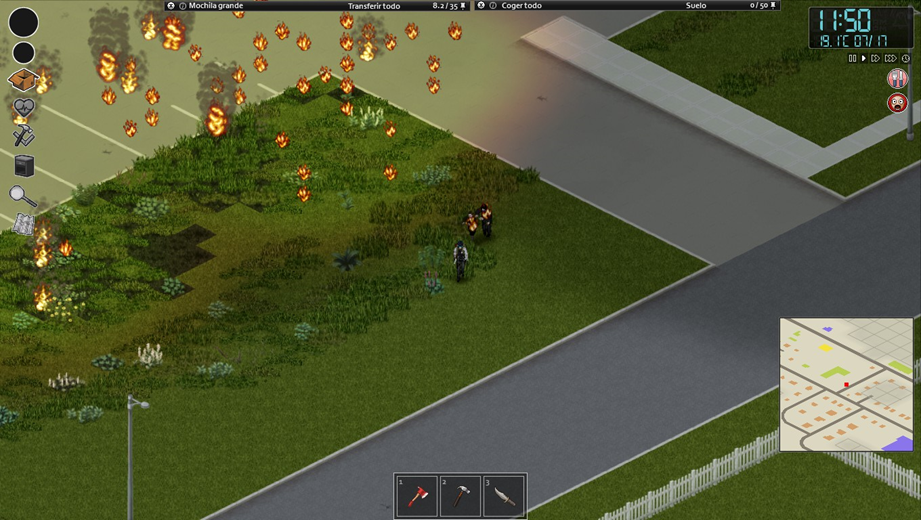The height and width of the screenshot is (520, 921).
Task: Open the inventory box icon
Action: (x=23, y=80)
